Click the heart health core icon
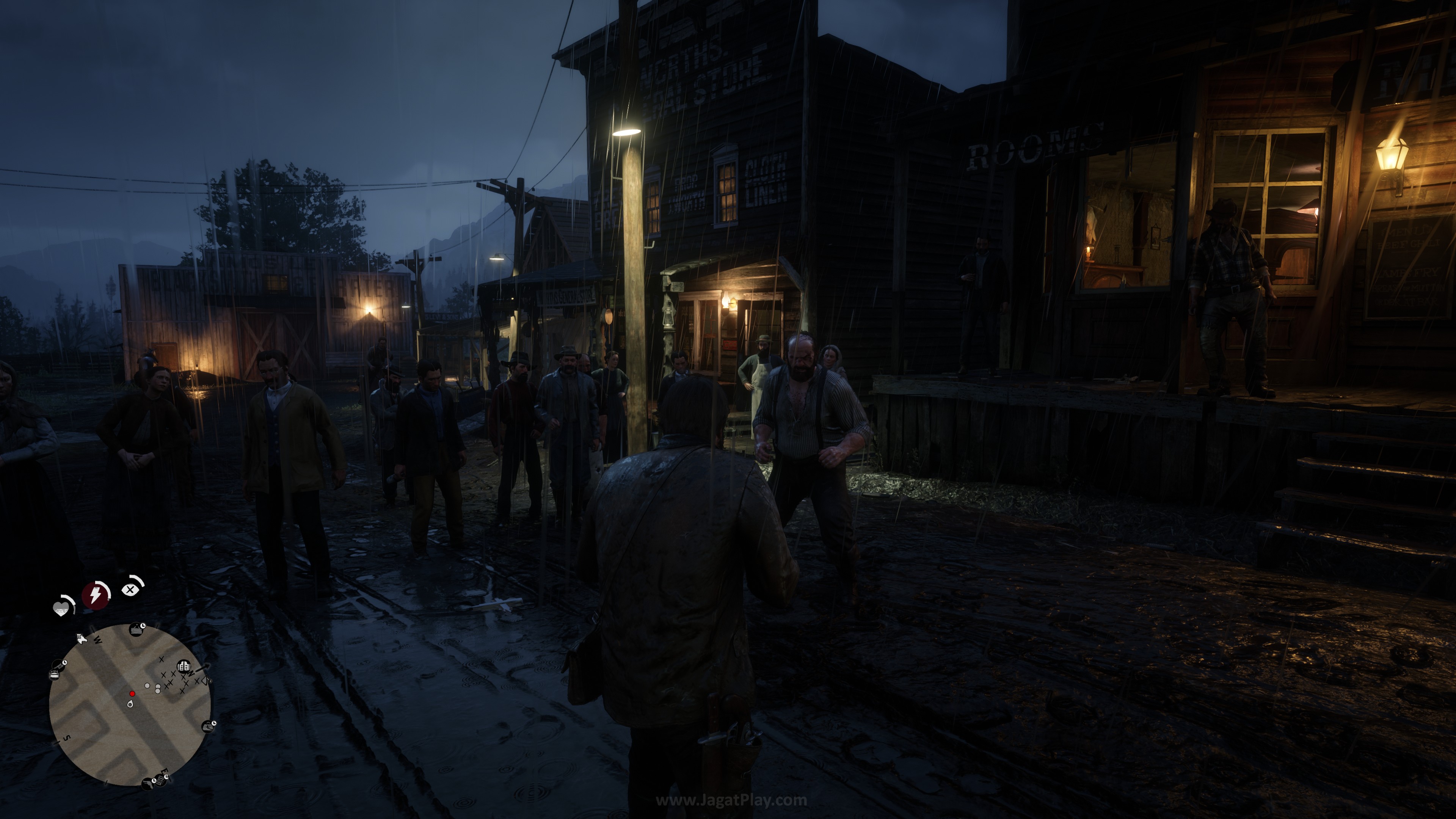This screenshot has height=819, width=1456. coord(61,608)
